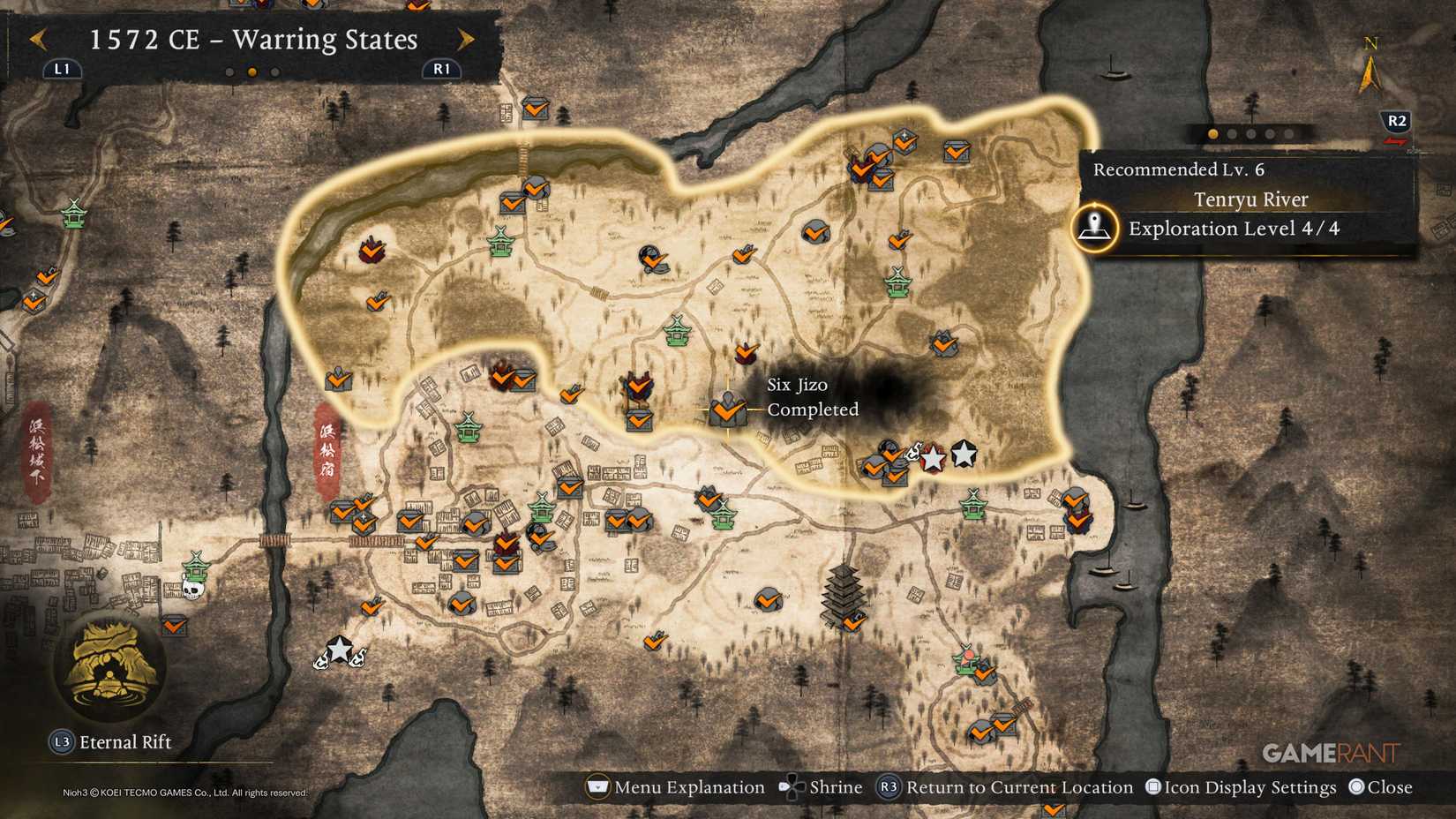1456x819 pixels.
Task: Click the location pin icon in Tenryu River panel
Action: [1093, 228]
